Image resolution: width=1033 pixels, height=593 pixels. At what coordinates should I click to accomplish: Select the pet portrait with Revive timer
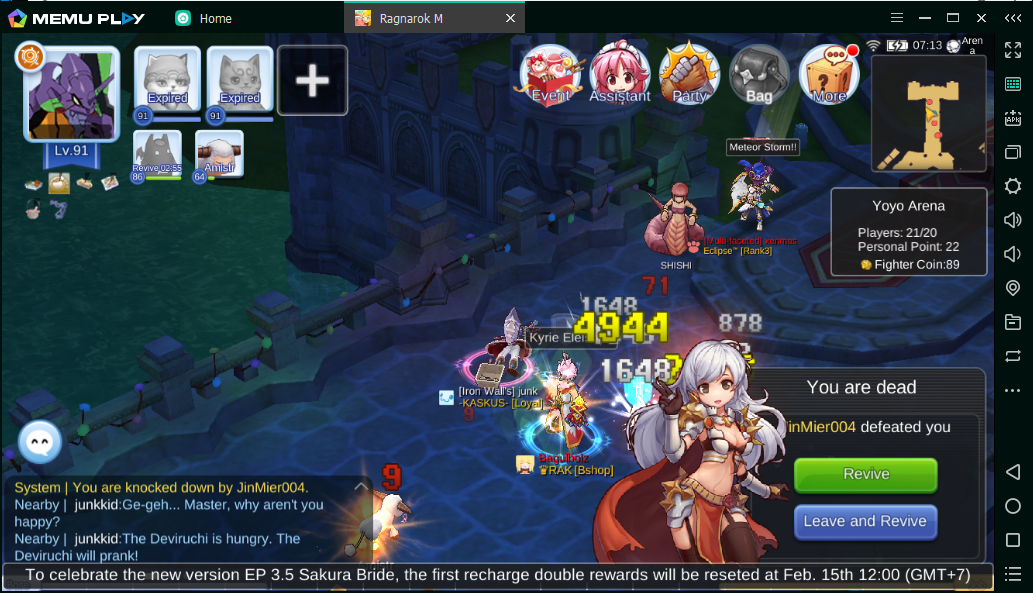click(x=158, y=154)
